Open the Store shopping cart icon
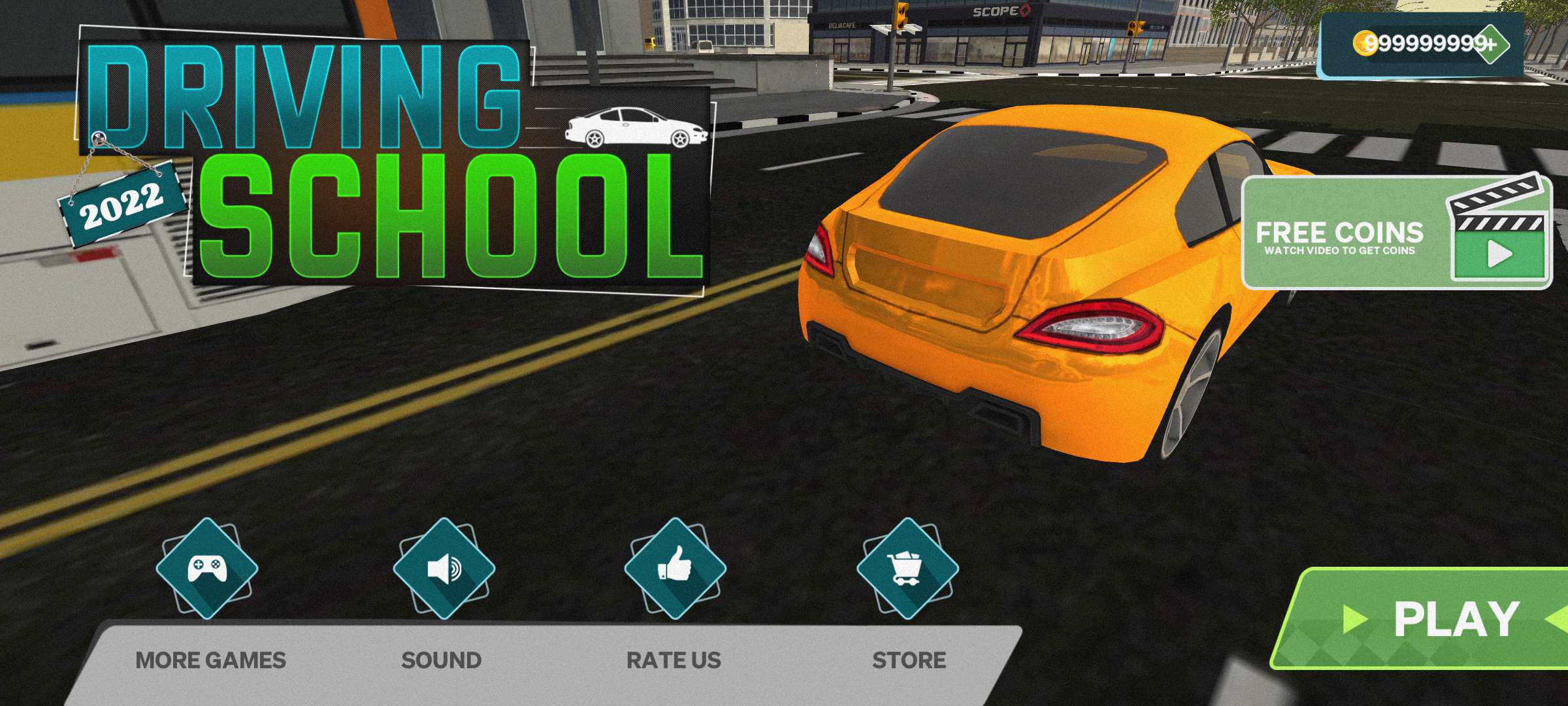The height and width of the screenshot is (706, 1568). coord(907,568)
